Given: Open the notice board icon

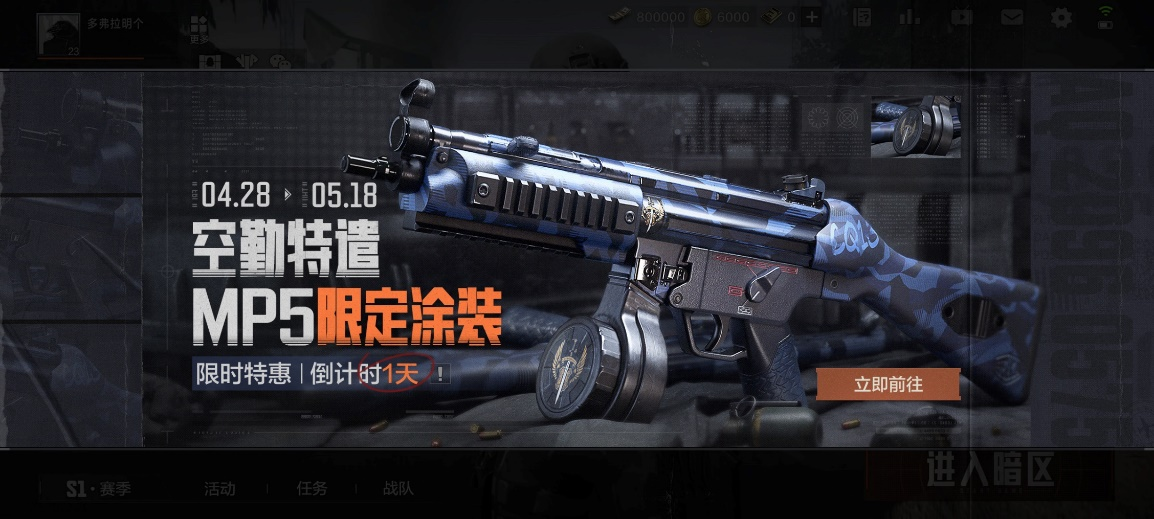Looking at the screenshot, I should [862, 17].
